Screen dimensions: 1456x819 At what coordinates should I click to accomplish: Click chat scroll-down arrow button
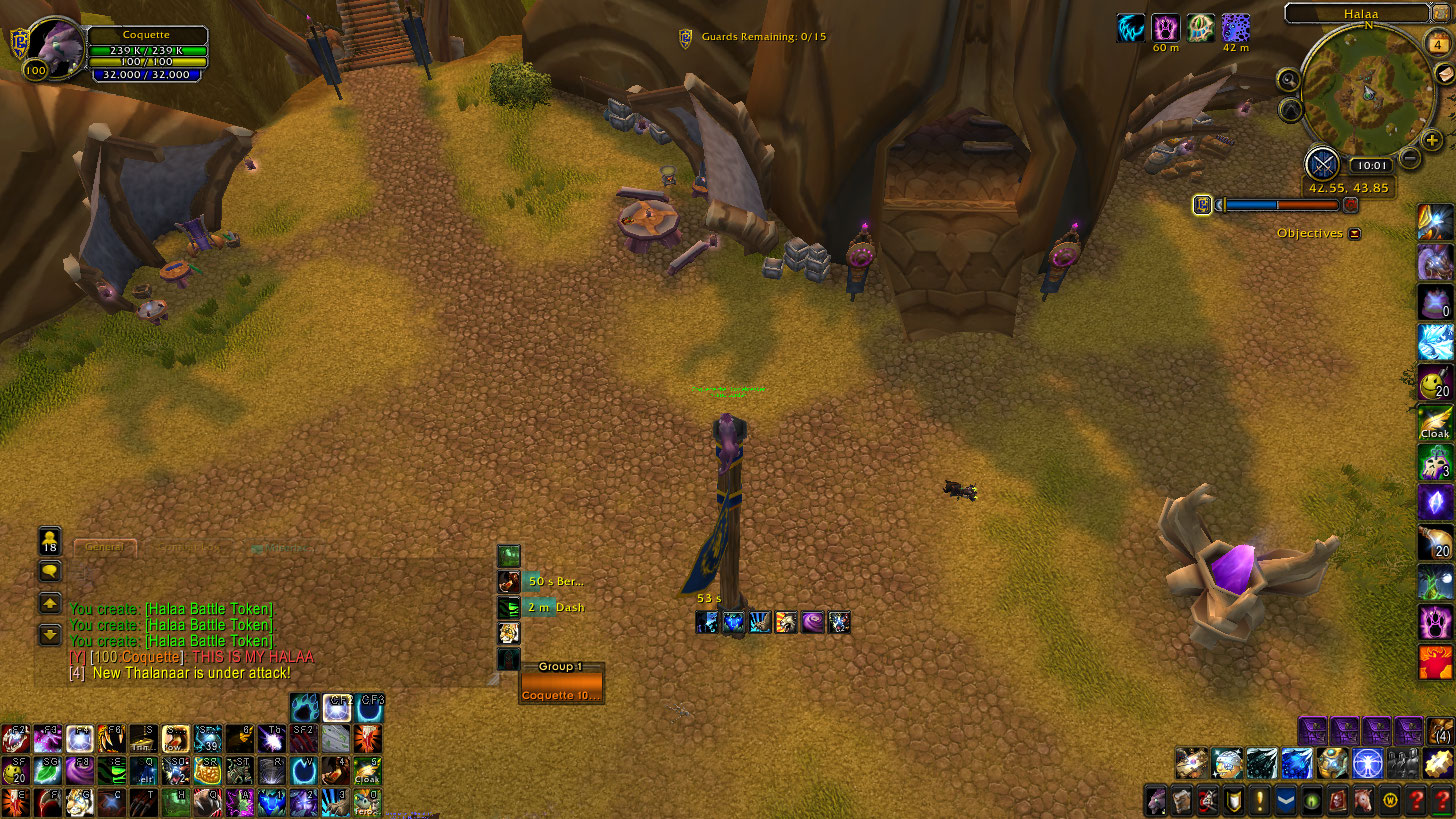pyautogui.click(x=50, y=634)
